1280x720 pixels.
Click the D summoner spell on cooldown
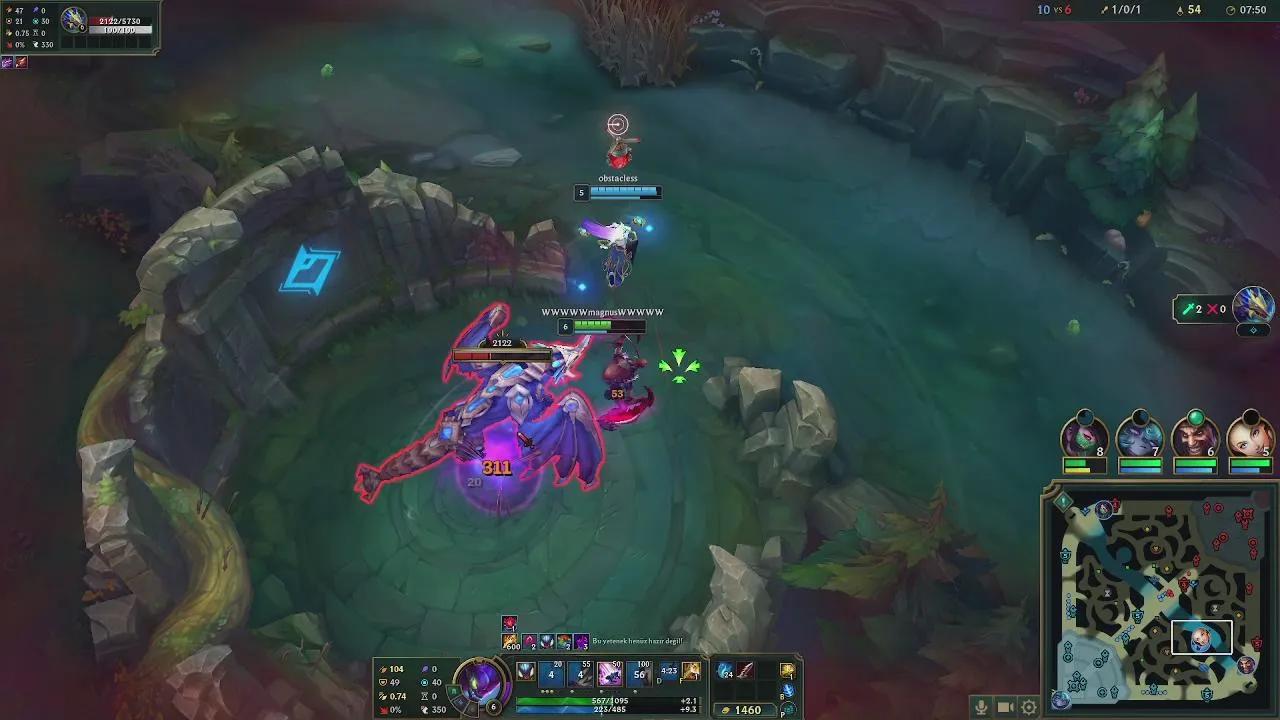point(668,671)
